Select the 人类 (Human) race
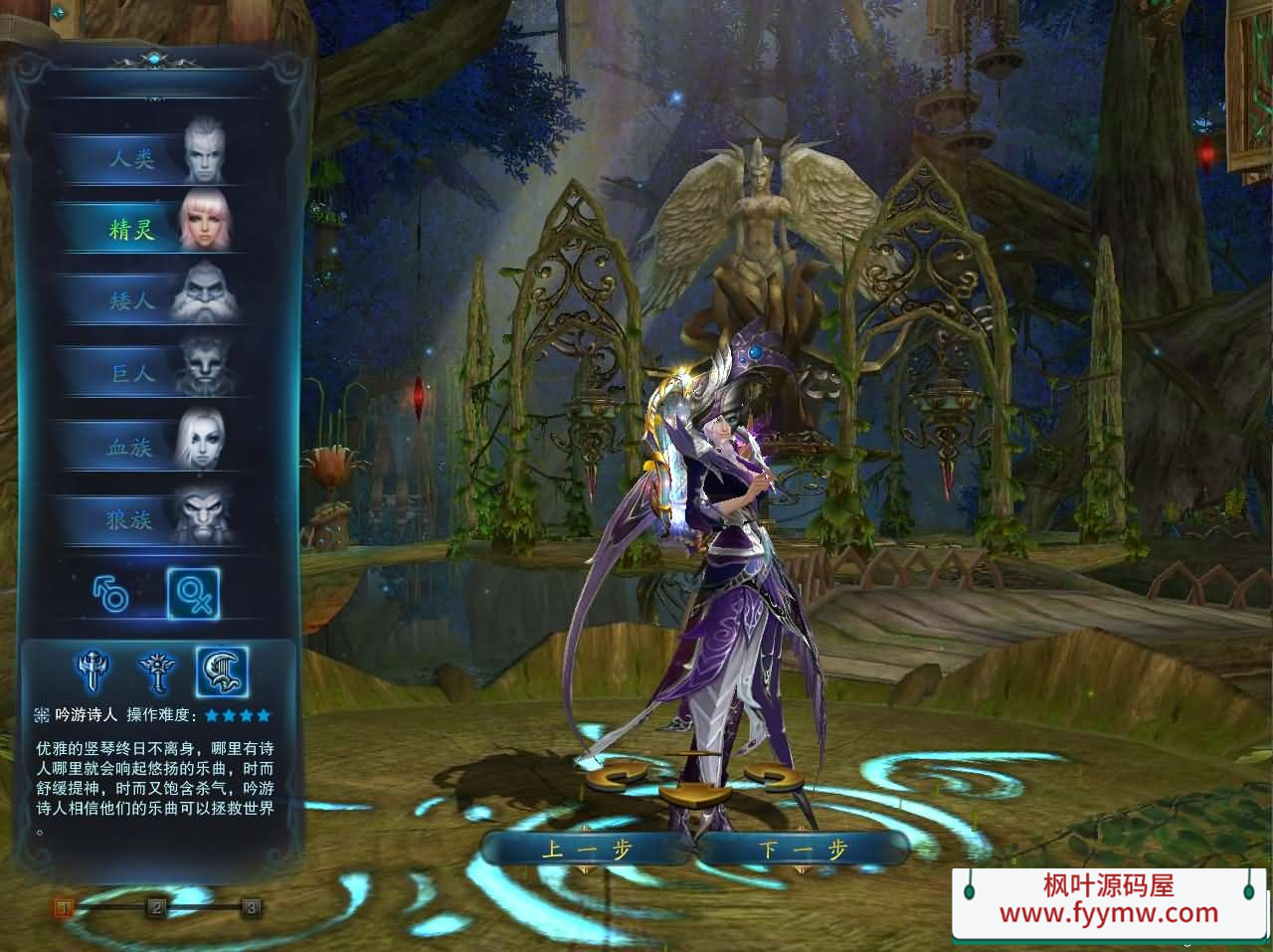The height and width of the screenshot is (952, 1273). pyautogui.click(x=149, y=159)
